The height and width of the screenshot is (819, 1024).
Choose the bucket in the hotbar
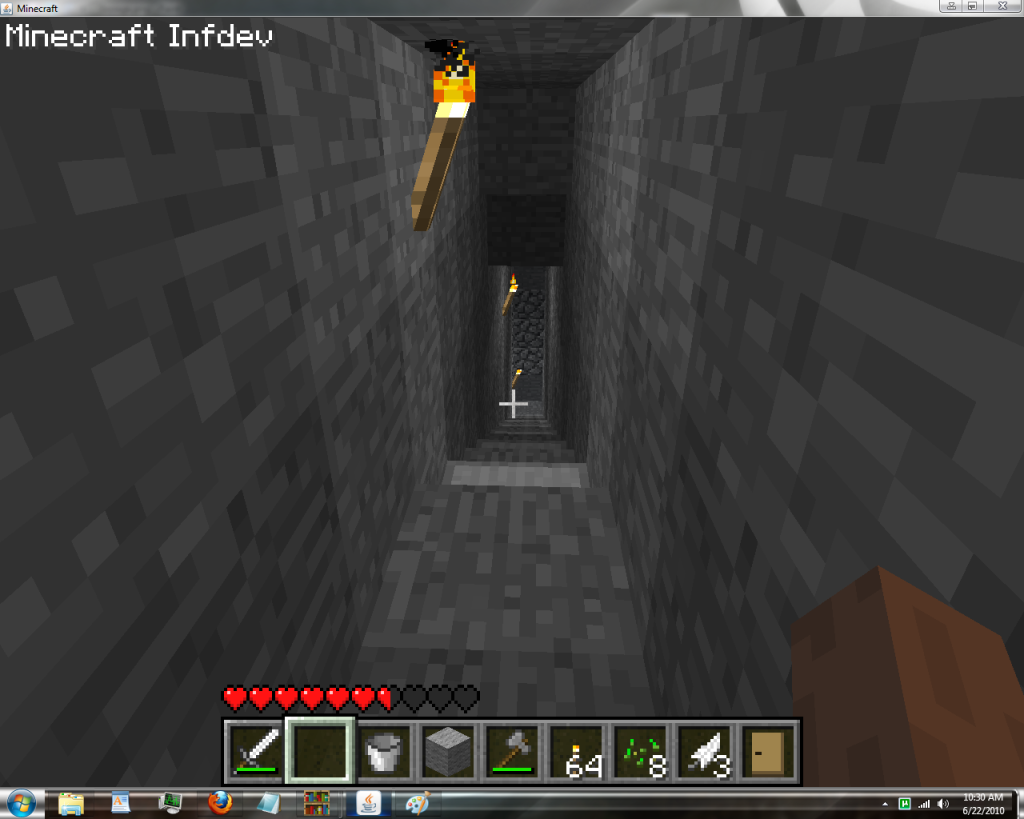pyautogui.click(x=385, y=751)
